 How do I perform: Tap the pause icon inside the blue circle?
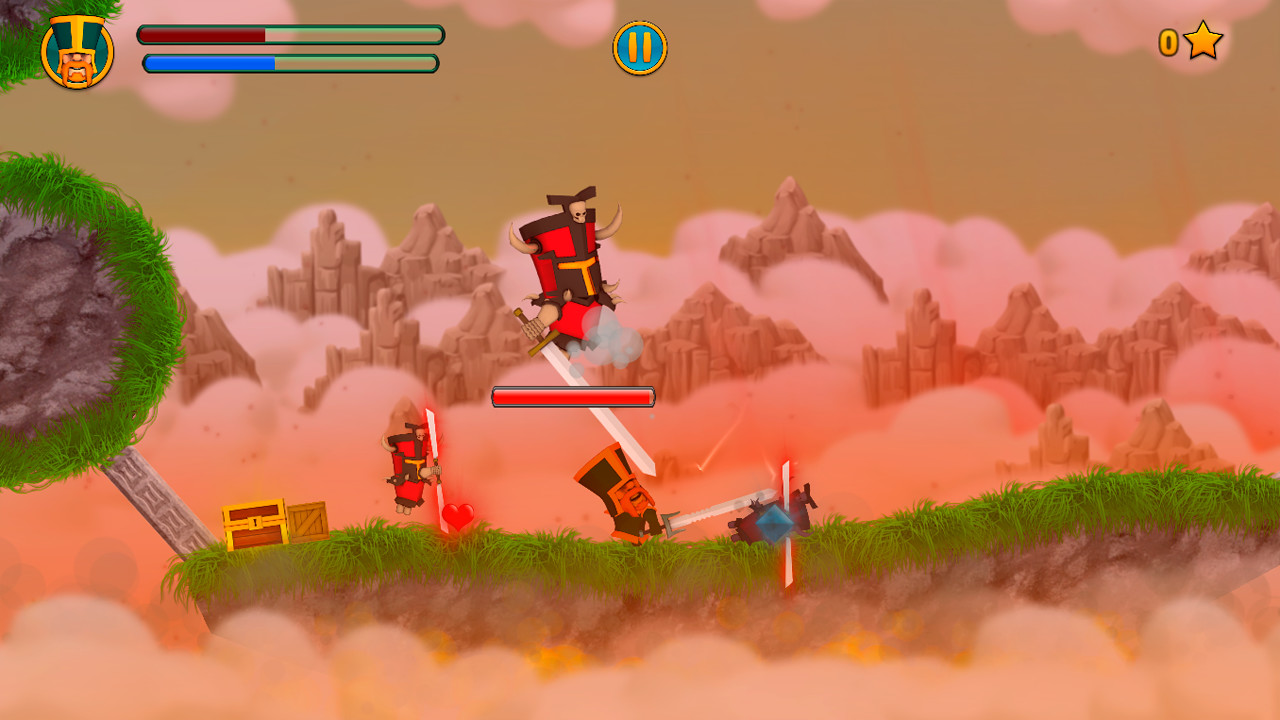coord(639,46)
